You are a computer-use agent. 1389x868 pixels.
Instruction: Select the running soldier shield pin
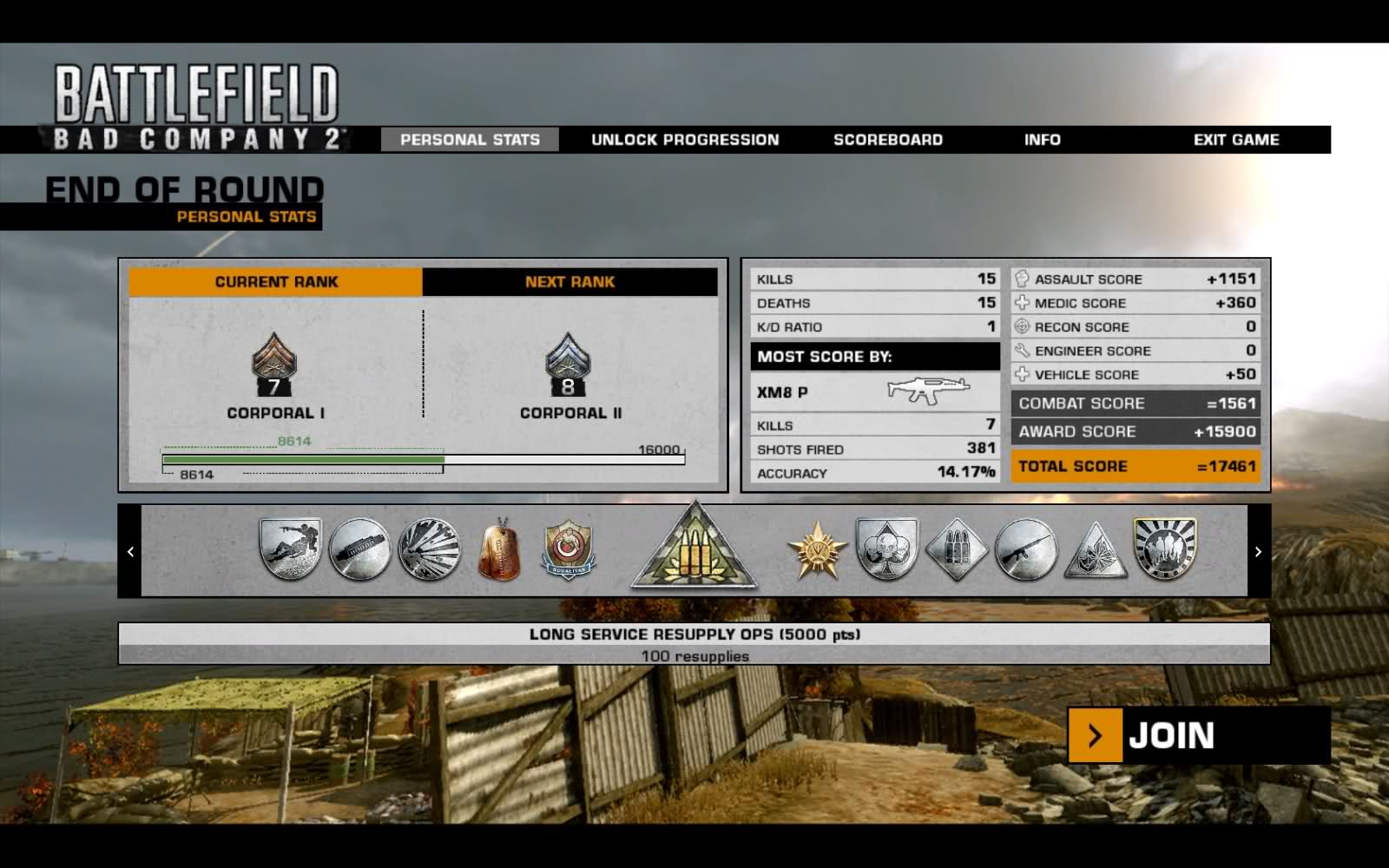[290, 549]
